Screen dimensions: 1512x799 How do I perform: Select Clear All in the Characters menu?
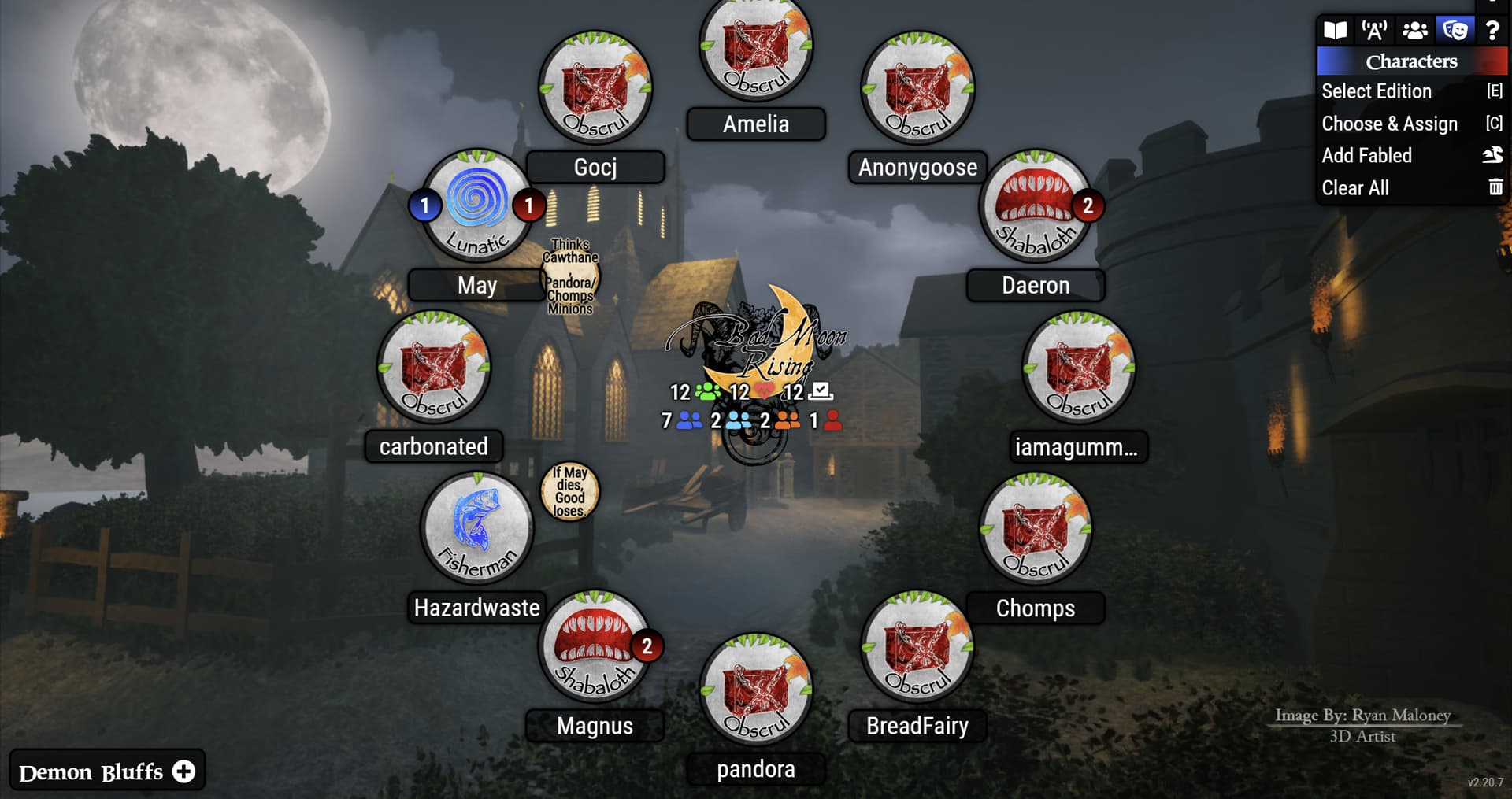click(1355, 188)
